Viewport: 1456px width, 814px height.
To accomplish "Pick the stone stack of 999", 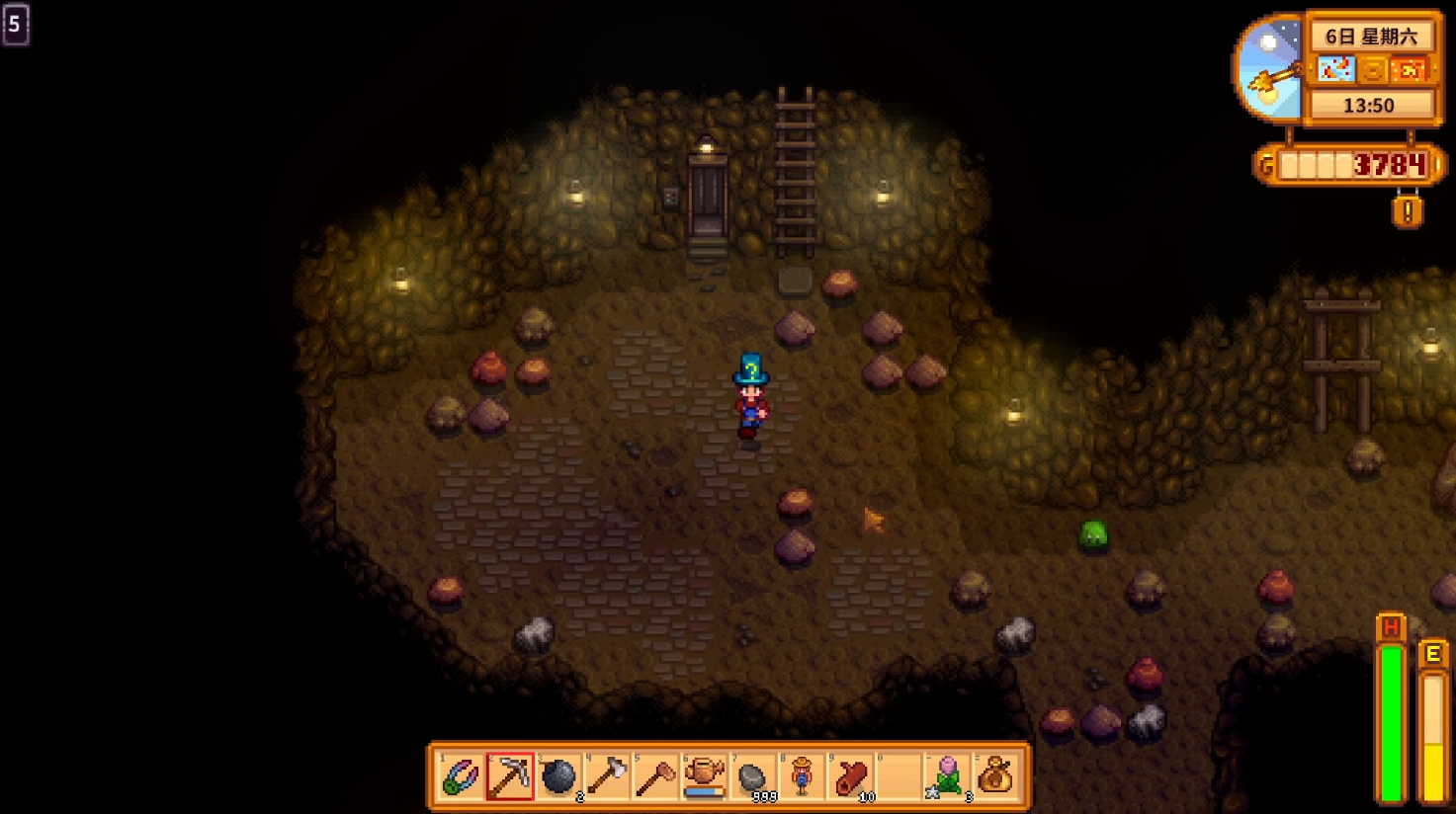I will point(753,776).
